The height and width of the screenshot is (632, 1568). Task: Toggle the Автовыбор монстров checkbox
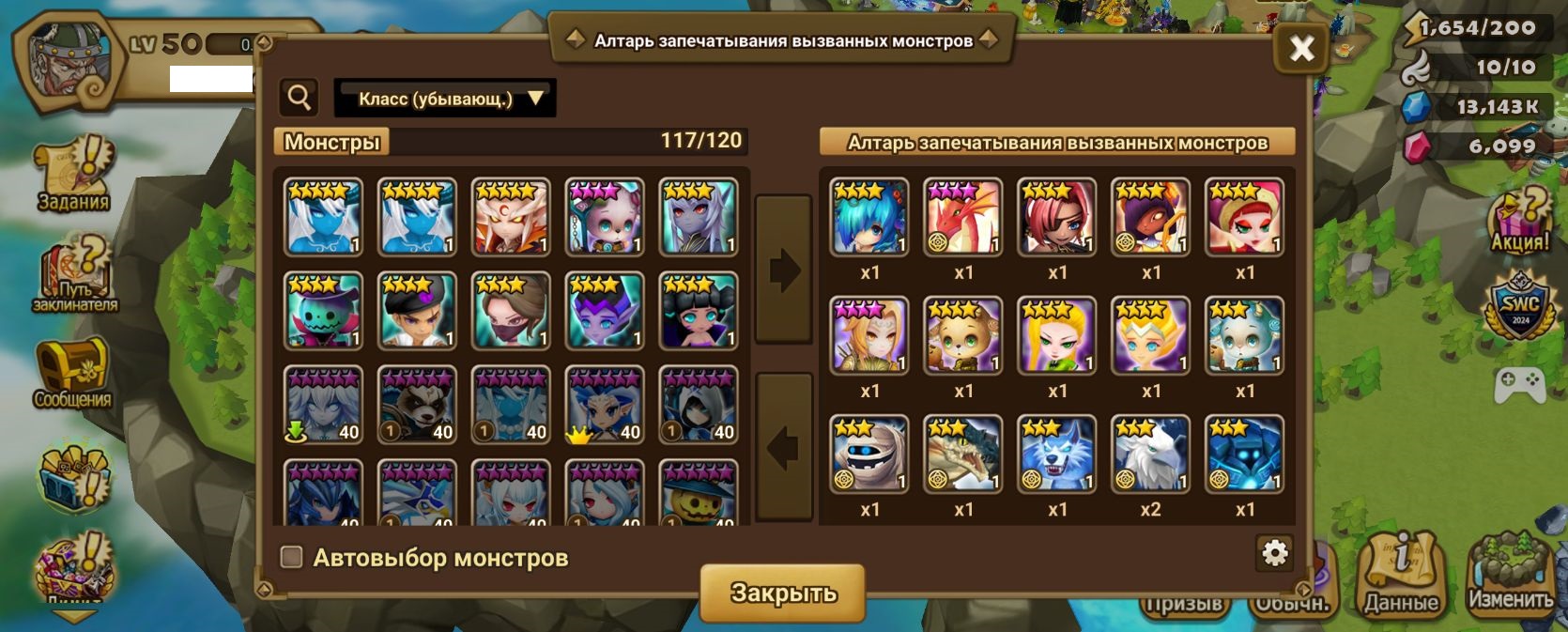click(x=292, y=558)
